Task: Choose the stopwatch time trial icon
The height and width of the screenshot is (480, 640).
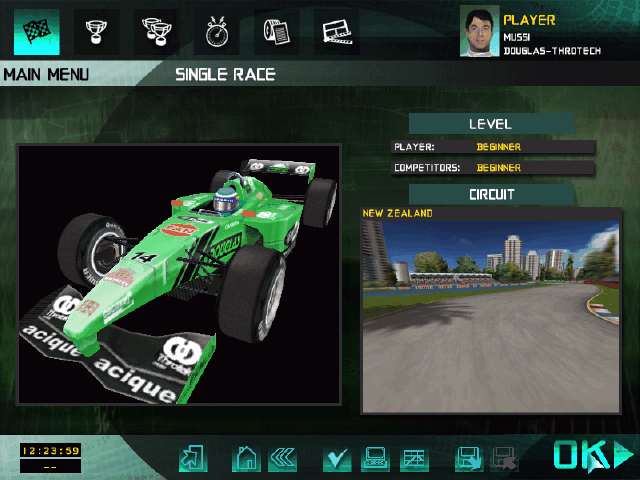Action: click(x=216, y=32)
